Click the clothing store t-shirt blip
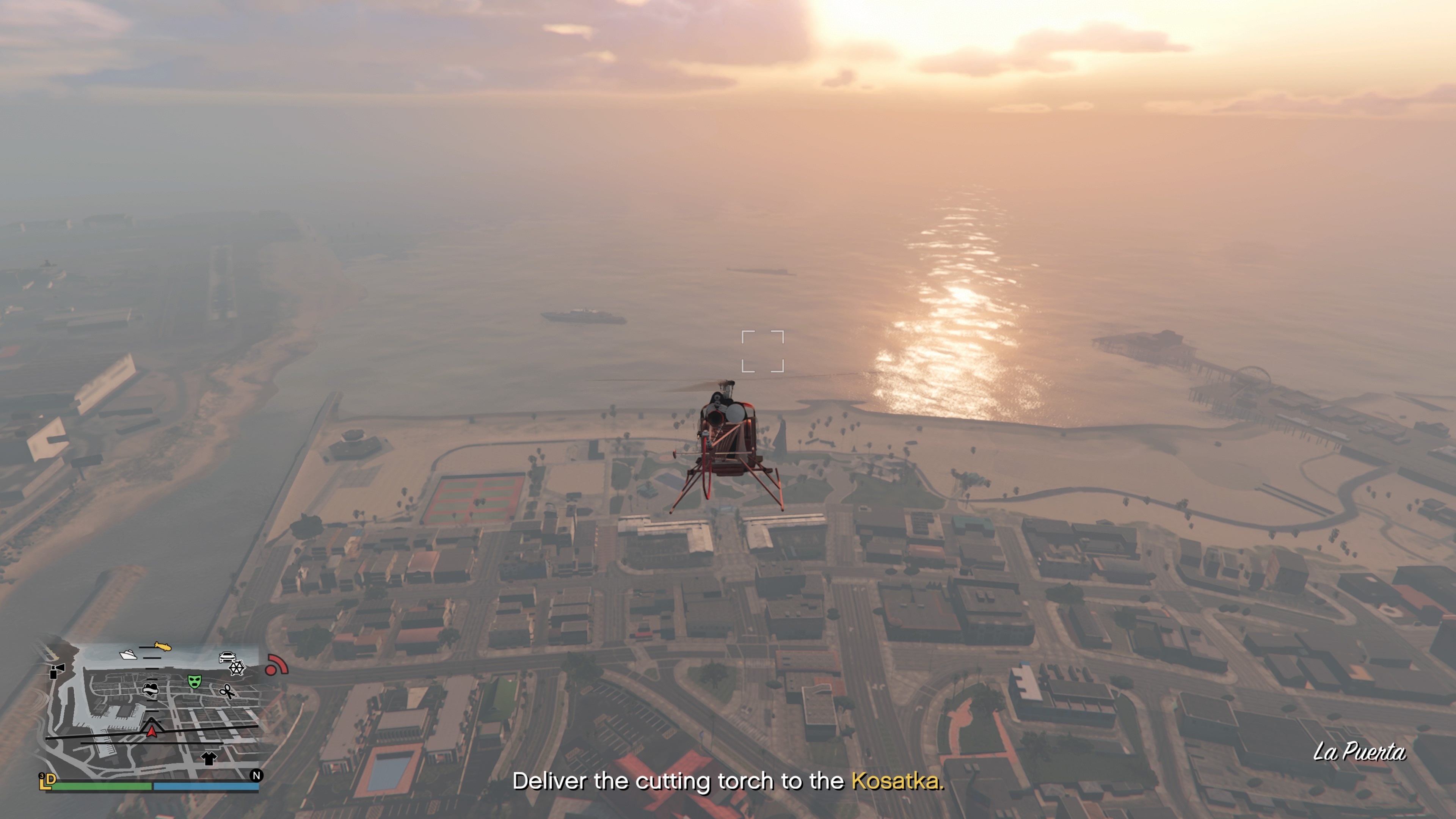Viewport: 1456px width, 819px height. [209, 758]
